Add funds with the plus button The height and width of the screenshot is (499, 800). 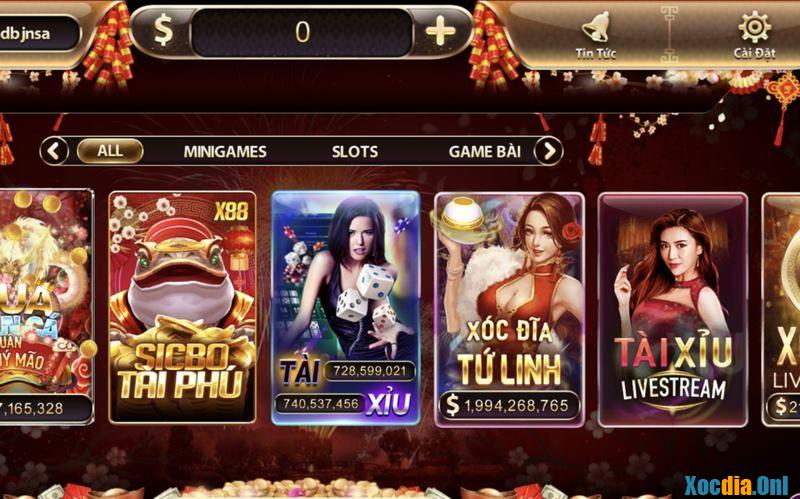click(x=440, y=32)
